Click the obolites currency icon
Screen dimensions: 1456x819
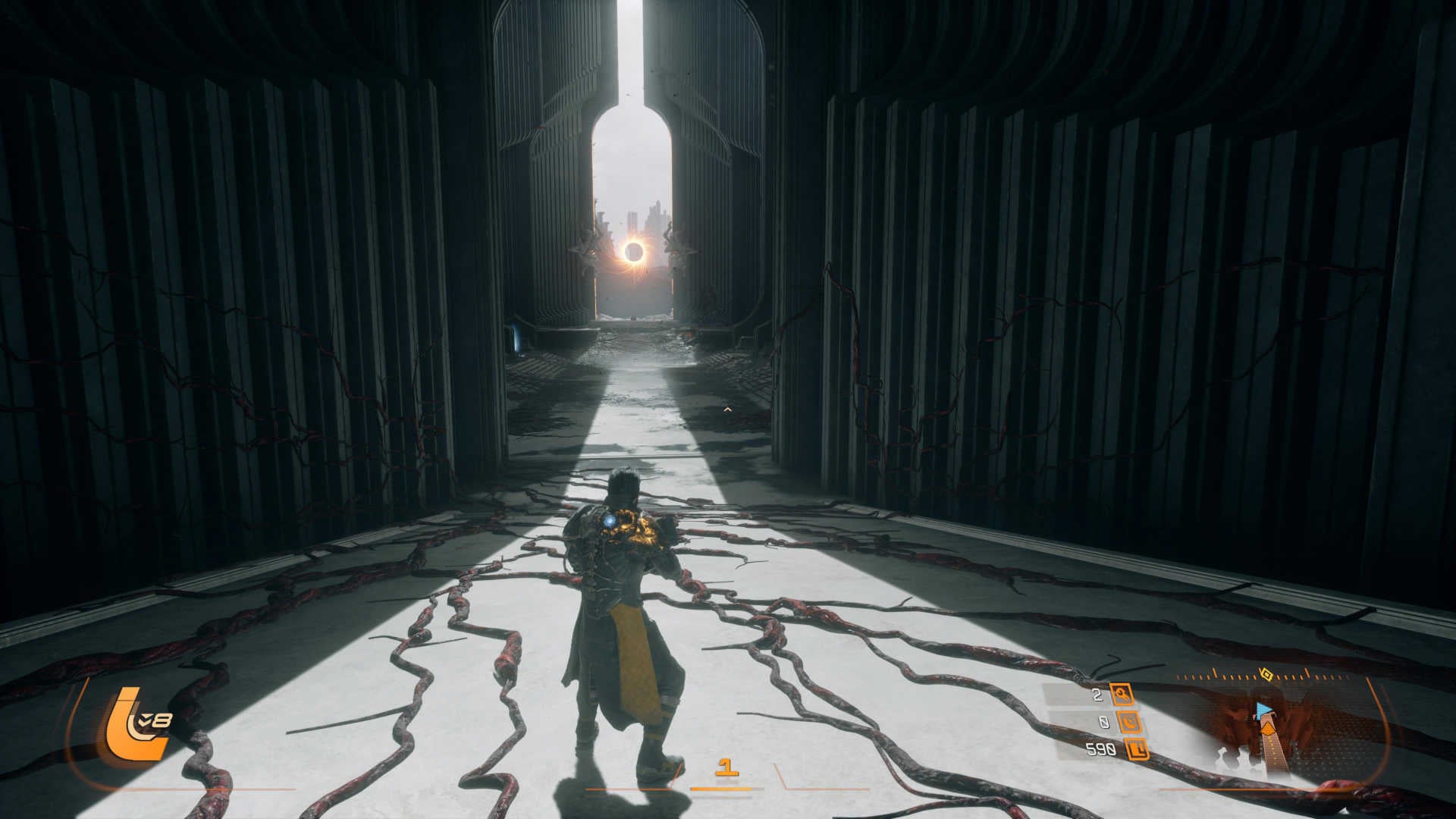point(1136,750)
